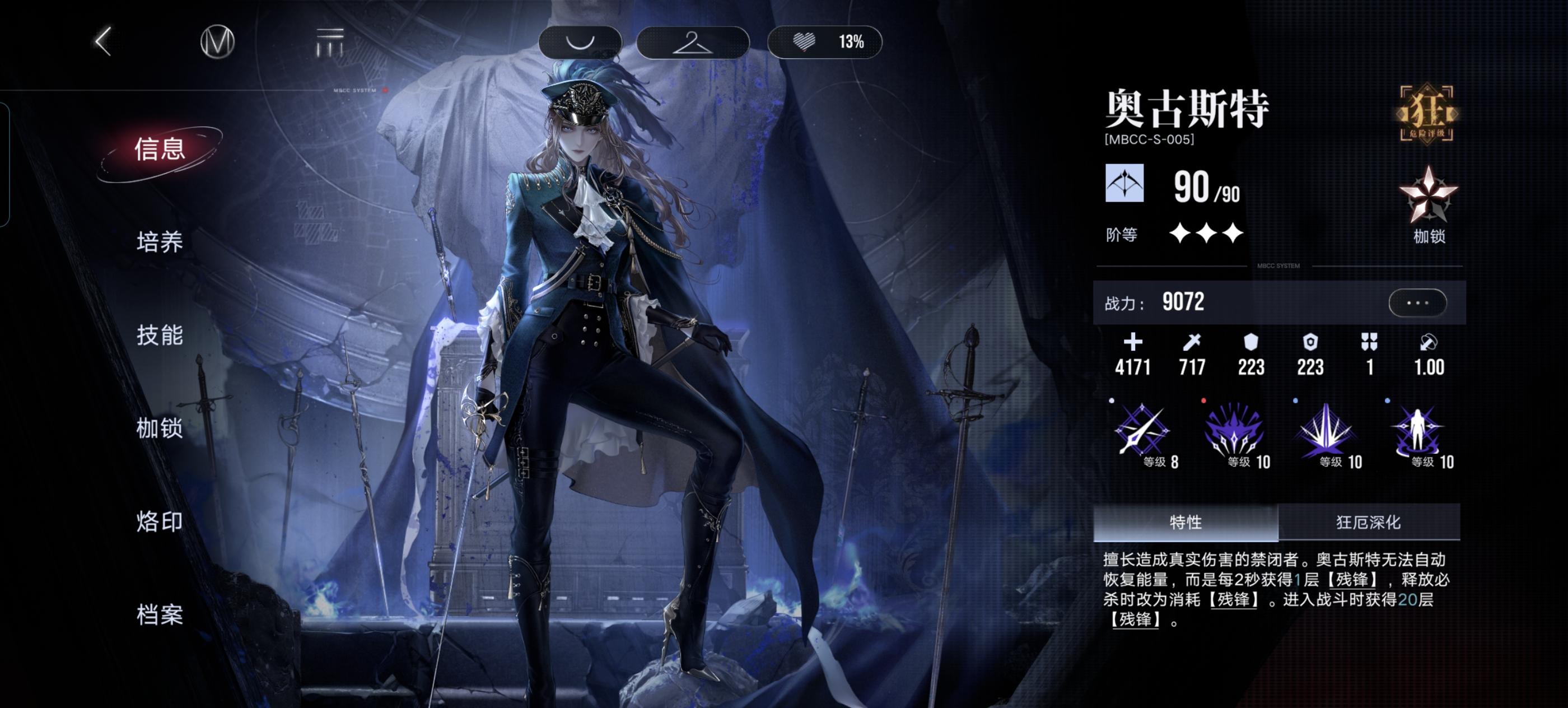The height and width of the screenshot is (708, 1568).
Task: Show the 特性 tab
Action: (x=1185, y=523)
